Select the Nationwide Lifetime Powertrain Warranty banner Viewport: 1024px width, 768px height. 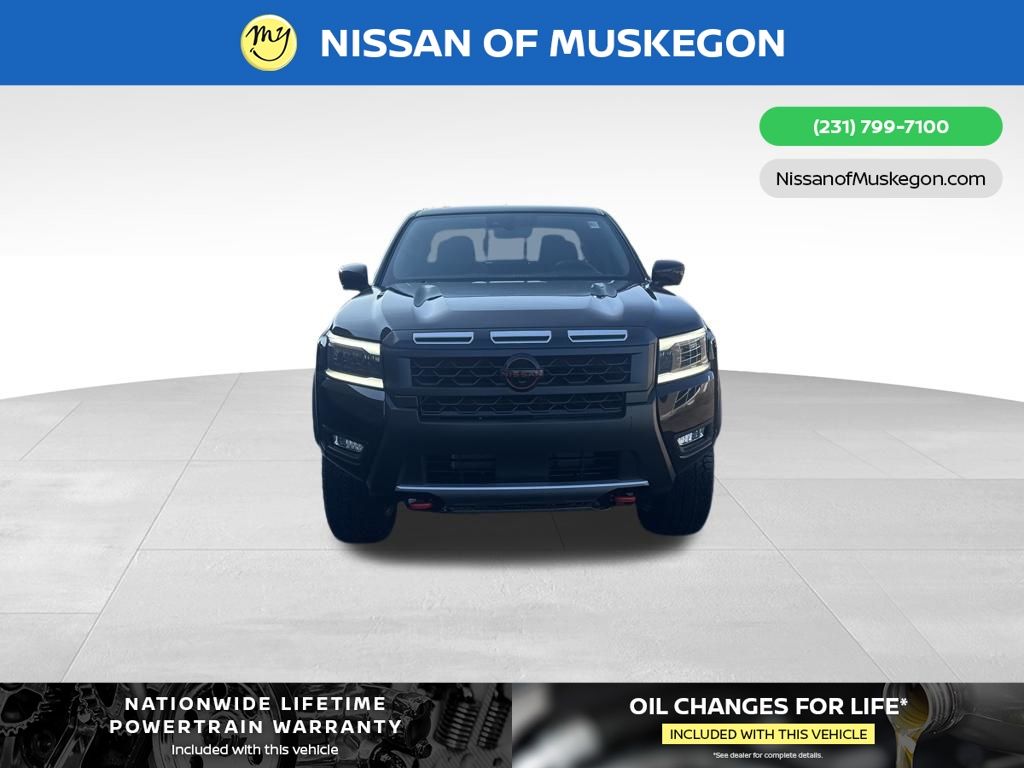(x=256, y=725)
